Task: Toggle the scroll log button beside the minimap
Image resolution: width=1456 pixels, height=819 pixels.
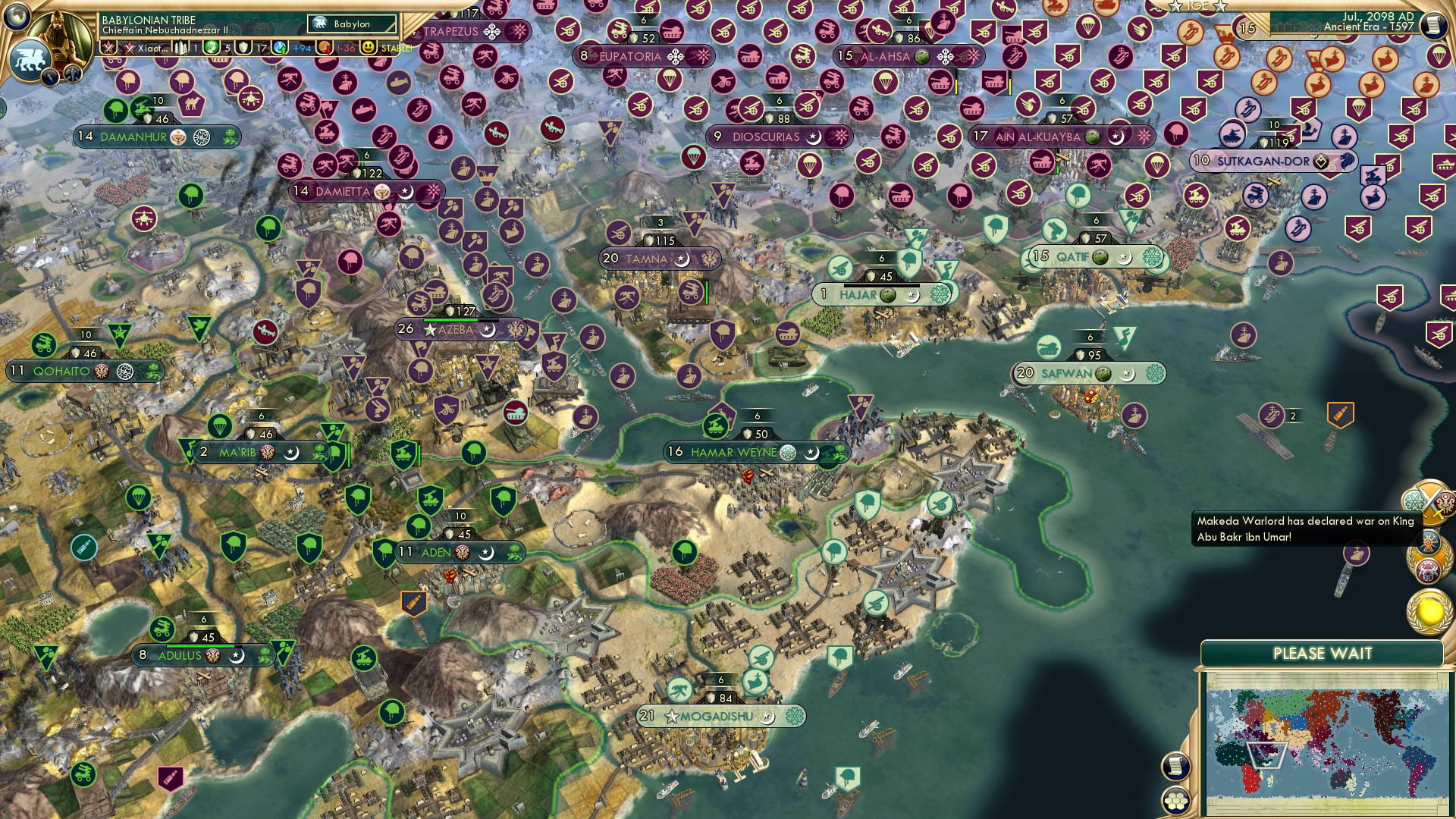Action: click(1176, 767)
